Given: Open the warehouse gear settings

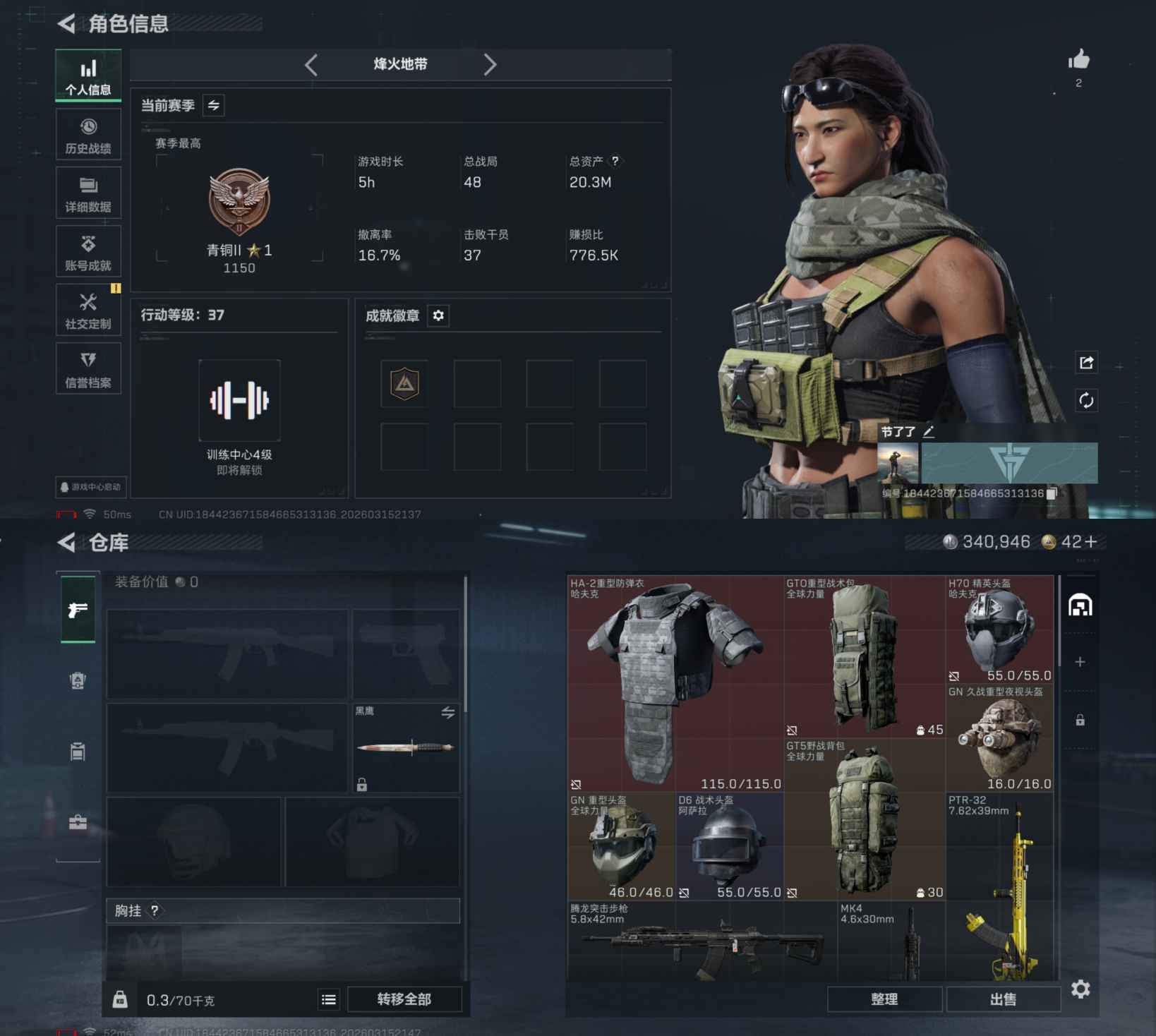Looking at the screenshot, I should click(1080, 989).
